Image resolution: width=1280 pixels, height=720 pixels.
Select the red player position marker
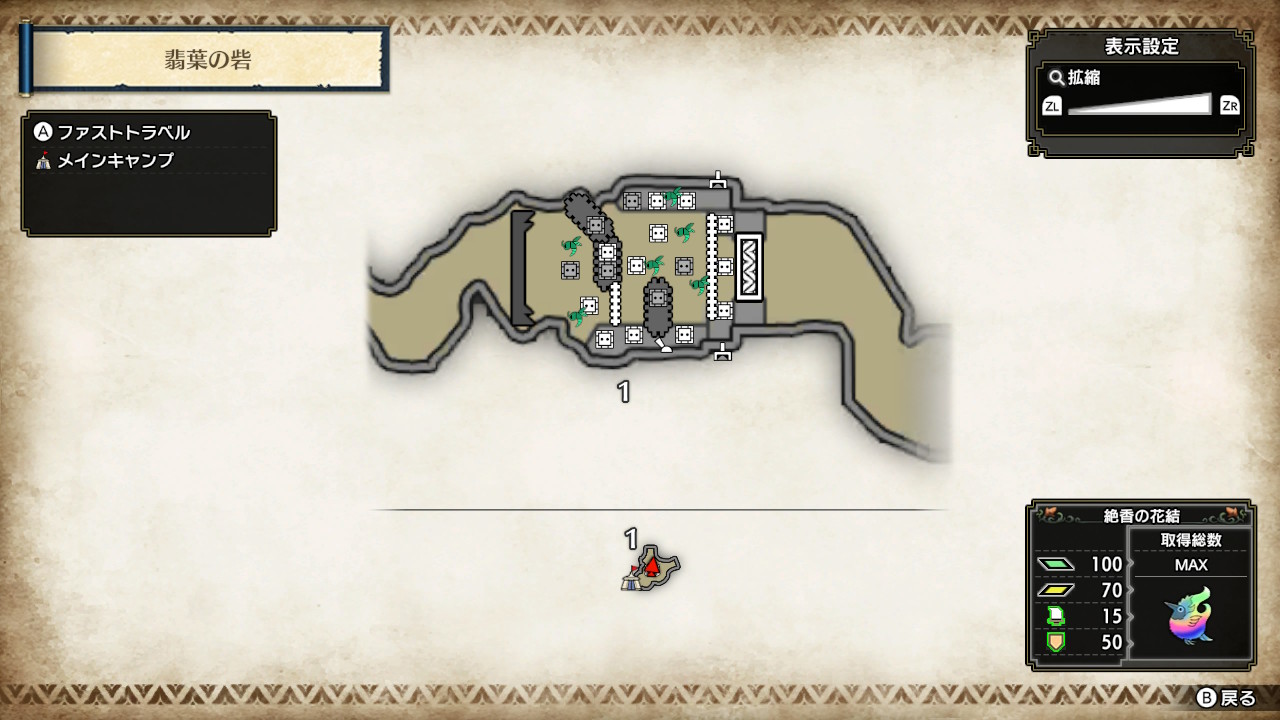[x=653, y=567]
